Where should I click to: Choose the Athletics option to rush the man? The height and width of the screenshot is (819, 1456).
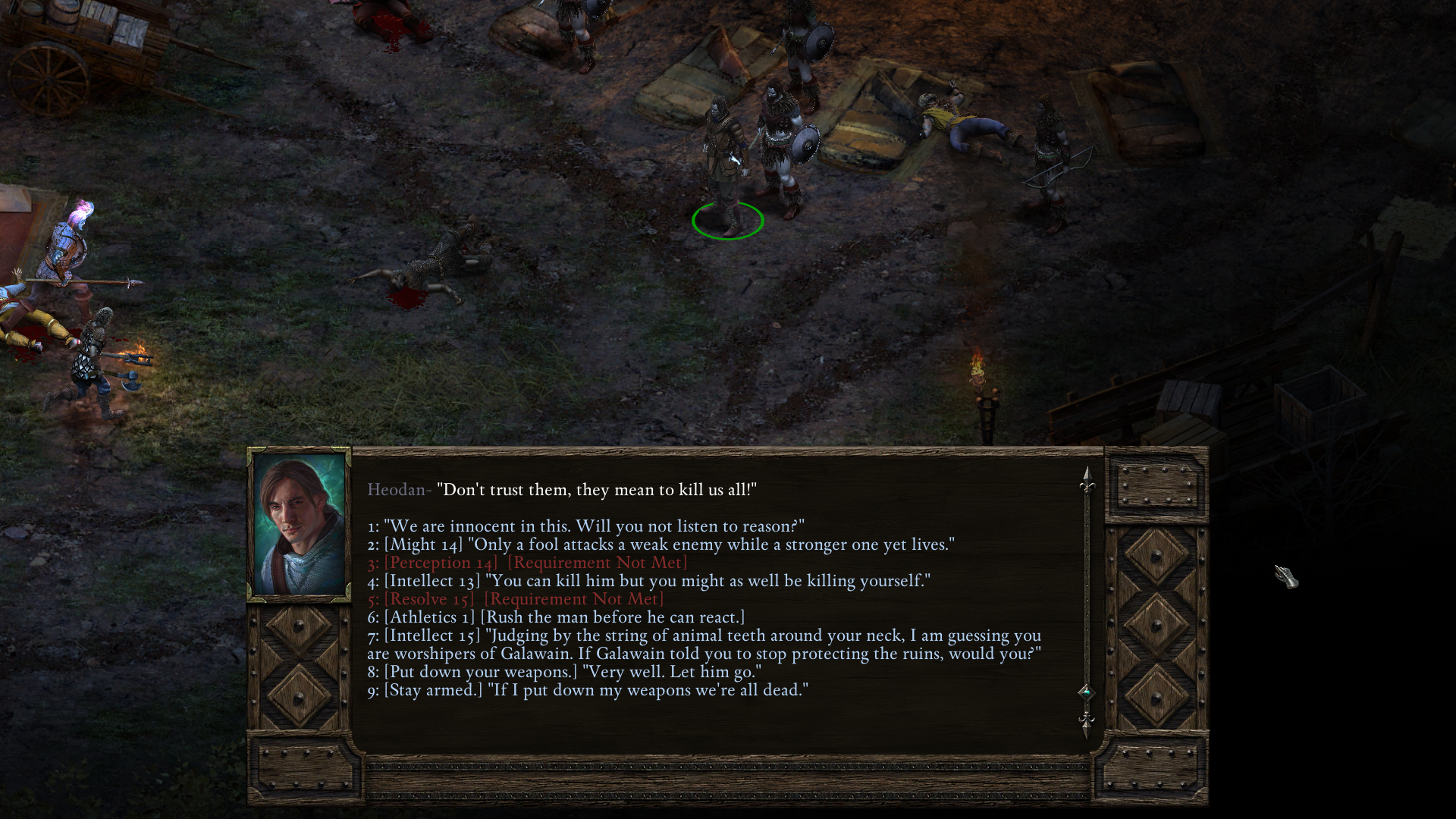click(x=556, y=617)
